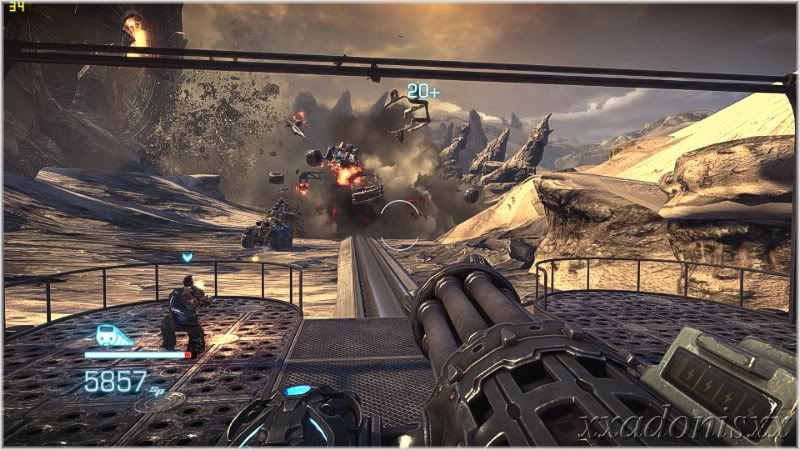Select the heart marker above the ally
This screenshot has width=800, height=450.
187,258
